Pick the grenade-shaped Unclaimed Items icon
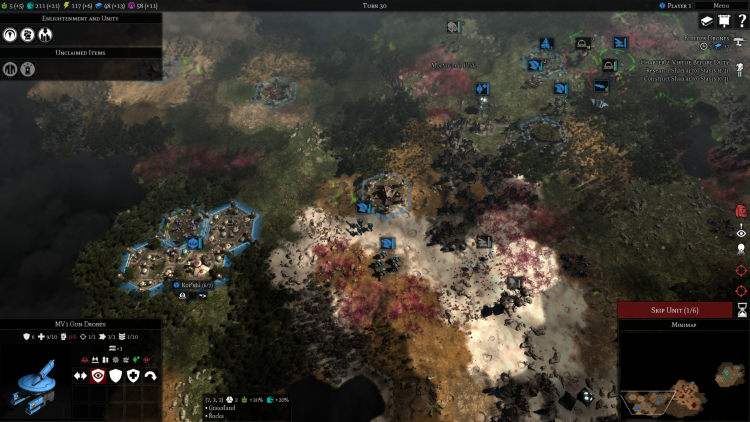 tap(27, 69)
